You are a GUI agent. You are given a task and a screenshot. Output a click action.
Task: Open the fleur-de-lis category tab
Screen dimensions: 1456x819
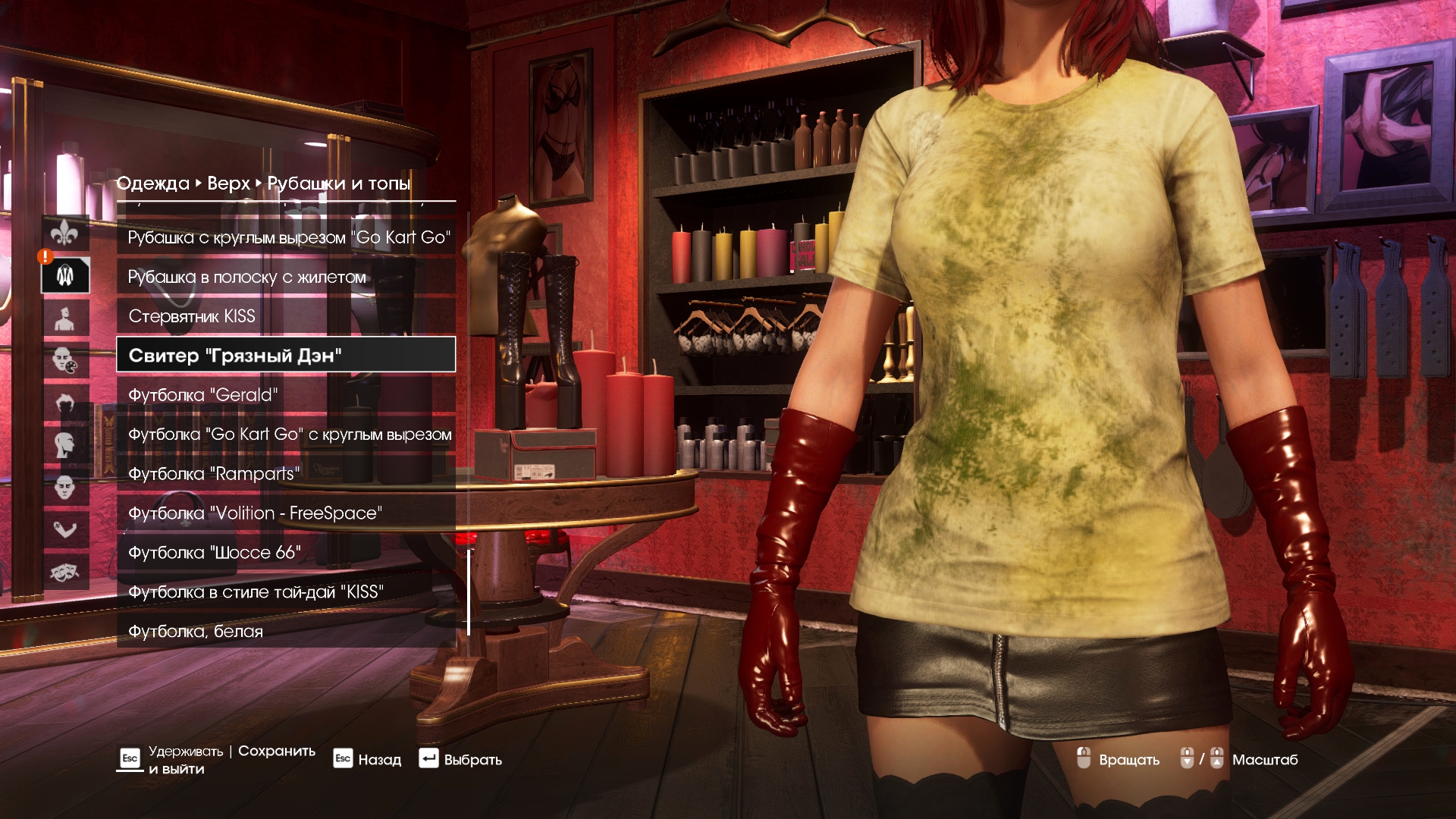[65, 233]
